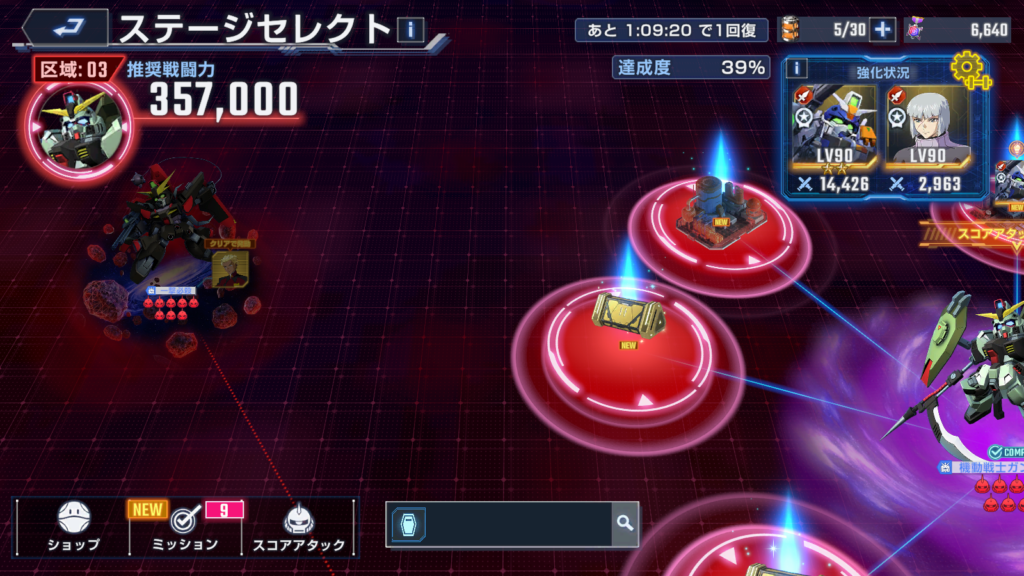Tap the magnifying glass search button
Screen dimensions: 1024x576
625,523
